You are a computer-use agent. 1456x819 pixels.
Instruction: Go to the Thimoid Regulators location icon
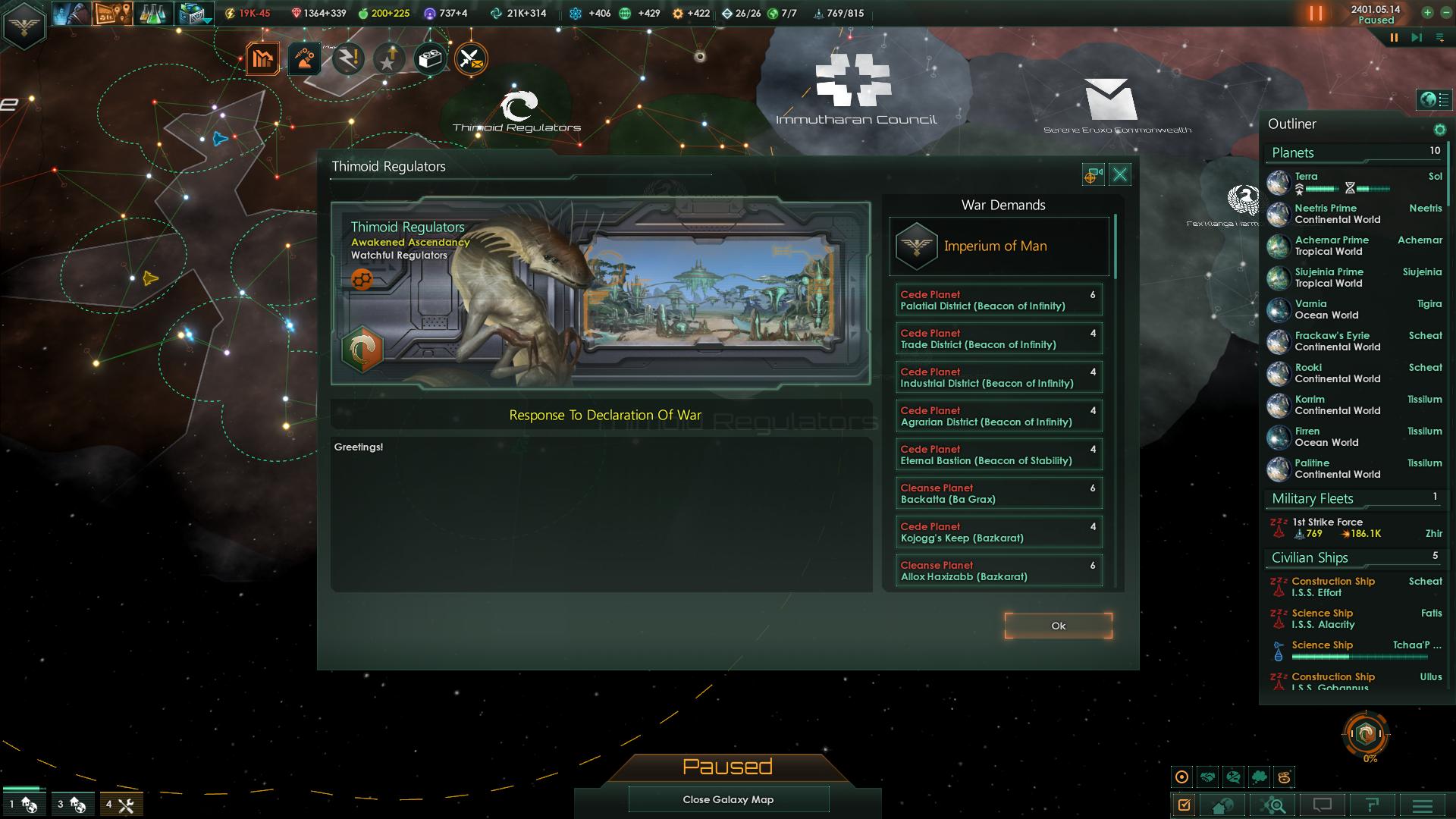pyautogui.click(x=1092, y=176)
